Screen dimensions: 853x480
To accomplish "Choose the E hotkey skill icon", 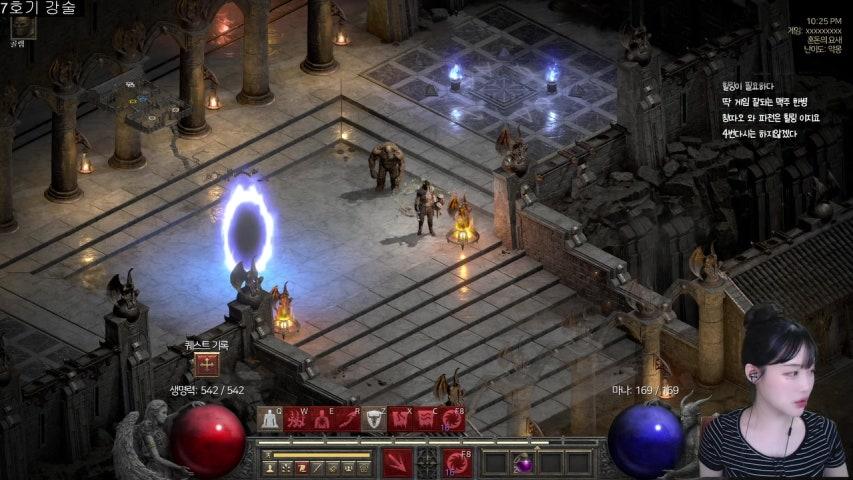I will 322,419.
